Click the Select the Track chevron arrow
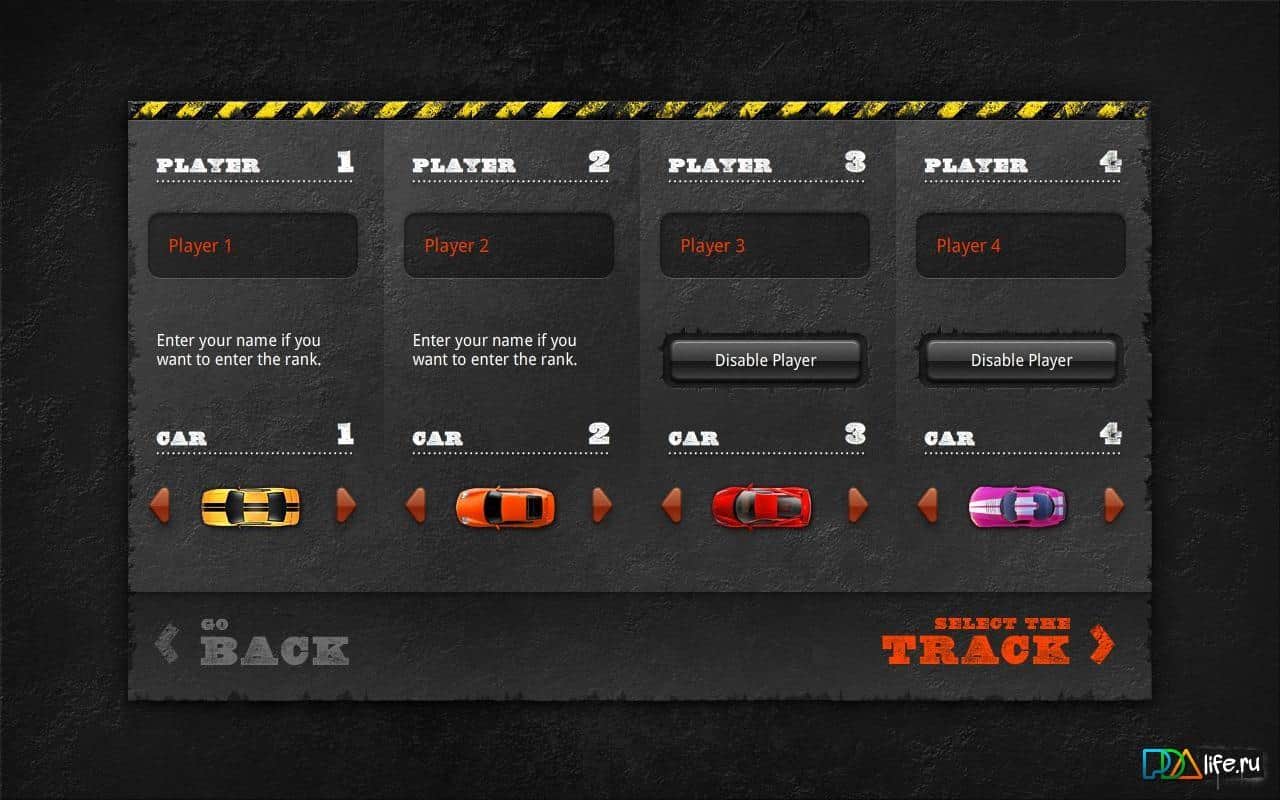Viewport: 1280px width, 800px height. [1103, 644]
